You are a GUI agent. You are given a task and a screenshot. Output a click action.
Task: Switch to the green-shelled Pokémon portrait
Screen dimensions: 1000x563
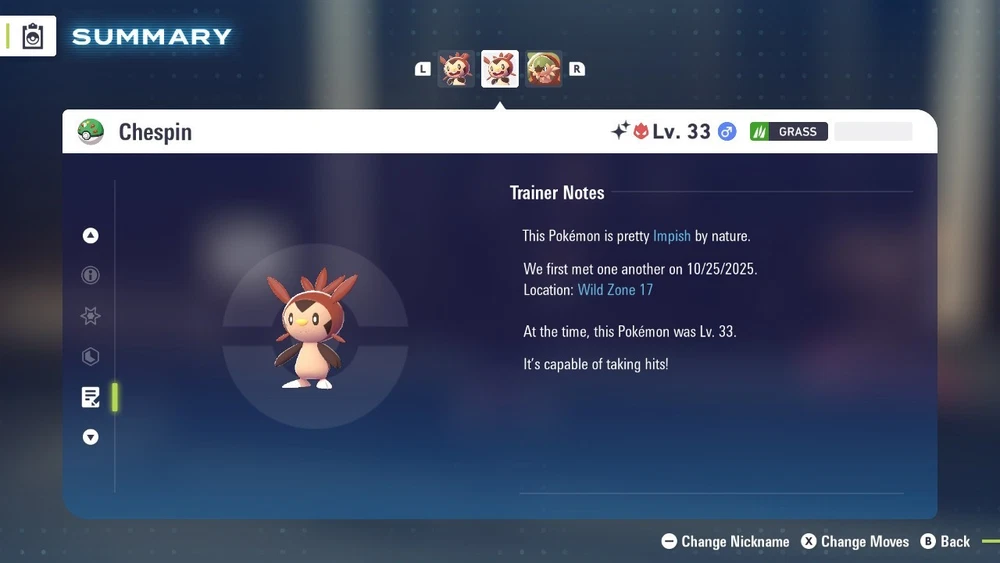544,69
